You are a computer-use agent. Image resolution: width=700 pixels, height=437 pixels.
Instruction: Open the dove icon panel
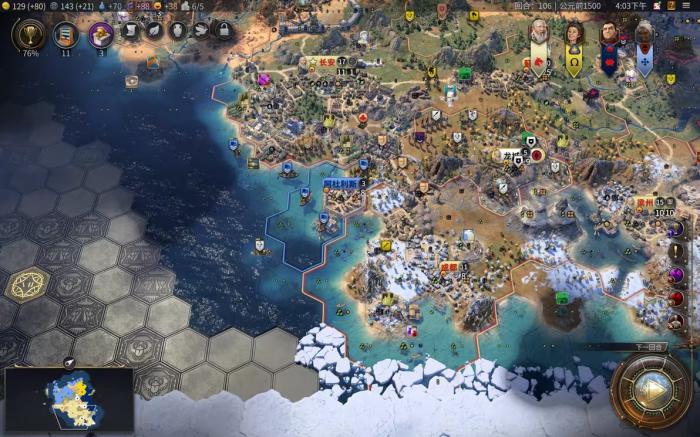200,31
